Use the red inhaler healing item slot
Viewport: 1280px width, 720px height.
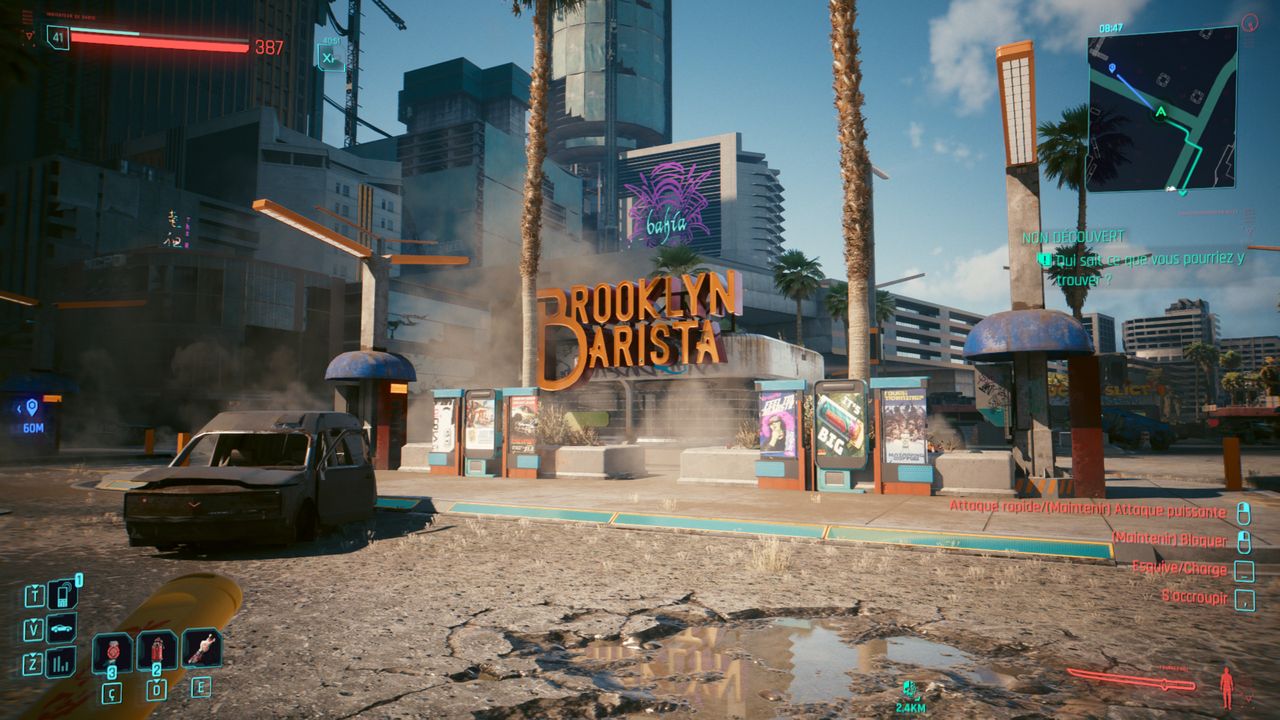point(157,651)
